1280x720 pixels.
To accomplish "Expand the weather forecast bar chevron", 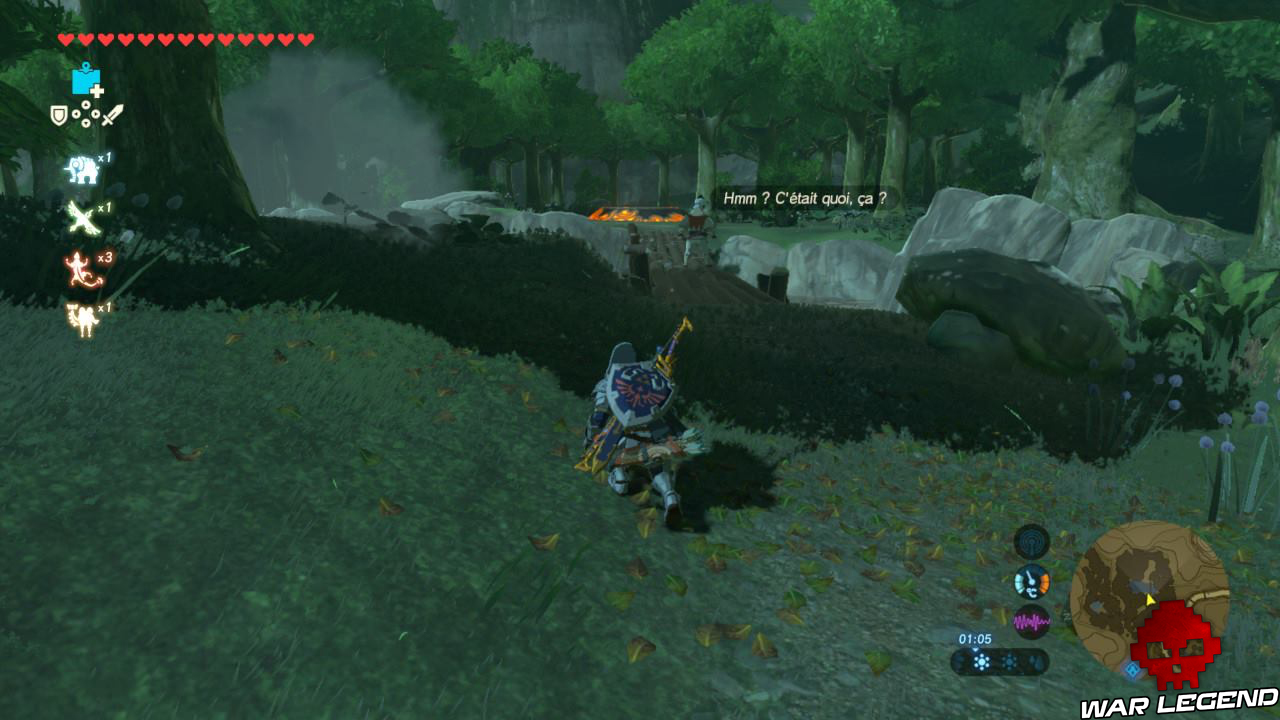I will tap(975, 648).
